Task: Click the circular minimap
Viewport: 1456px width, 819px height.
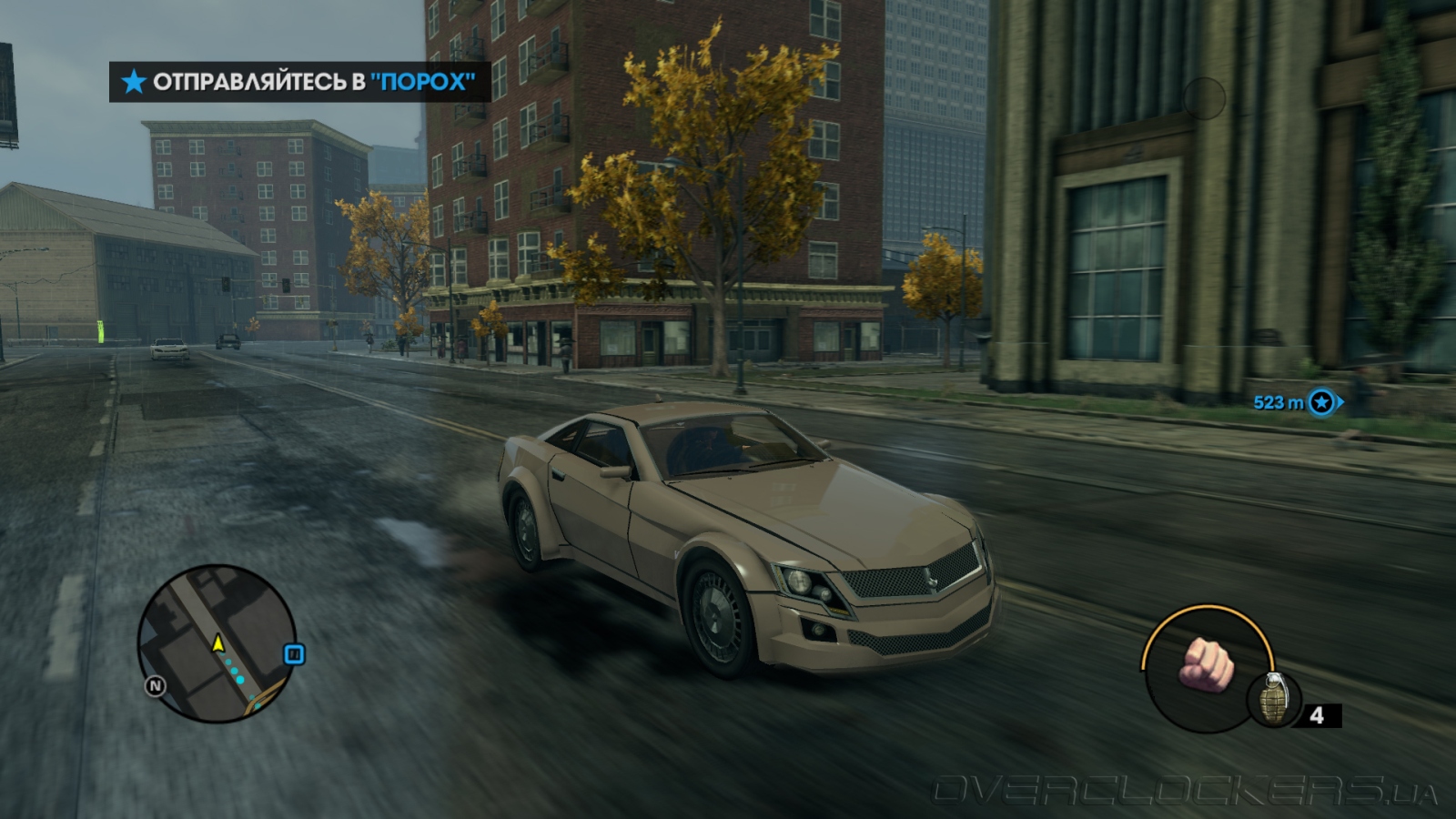Action: (x=217, y=643)
